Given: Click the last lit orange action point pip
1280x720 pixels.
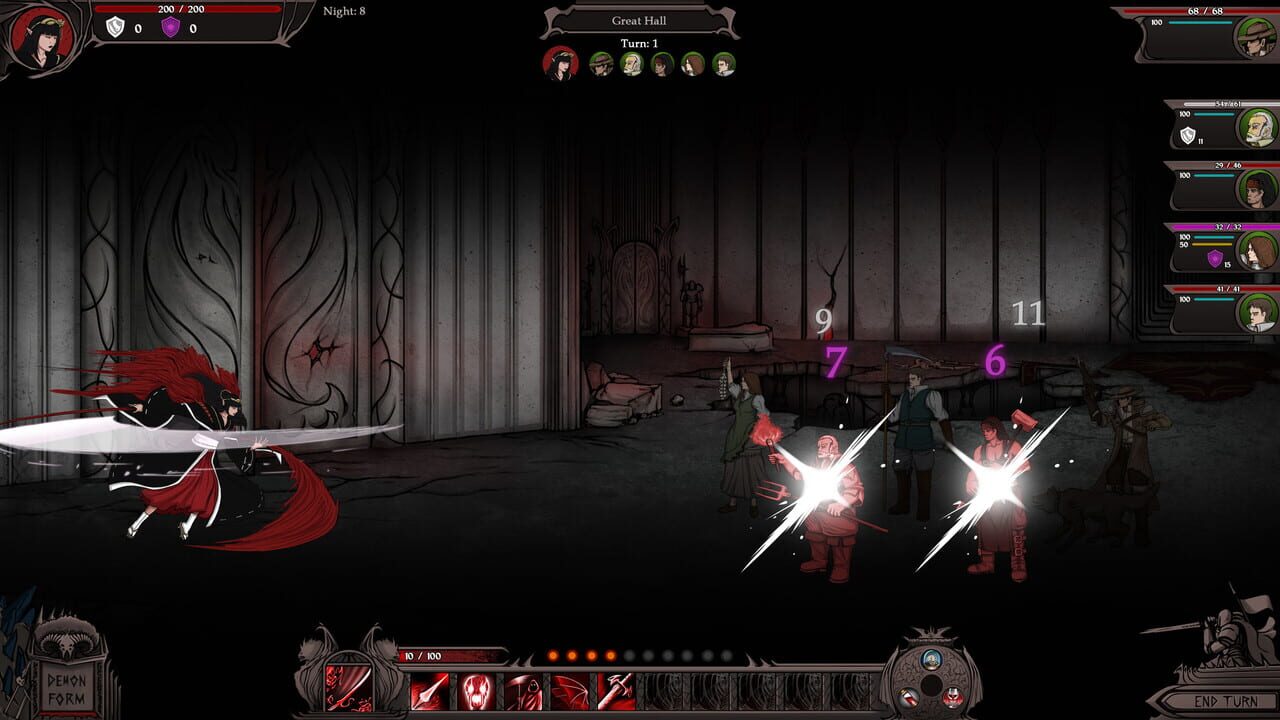Looking at the screenshot, I should pyautogui.click(x=609, y=655).
